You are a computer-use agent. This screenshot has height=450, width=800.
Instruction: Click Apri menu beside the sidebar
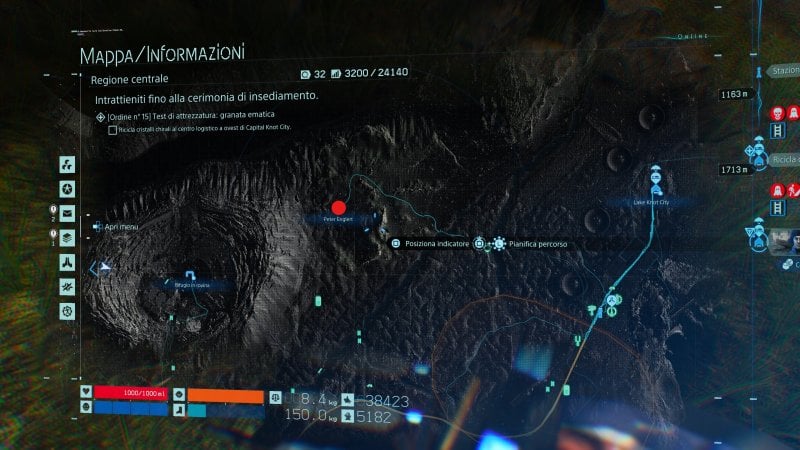(120, 227)
